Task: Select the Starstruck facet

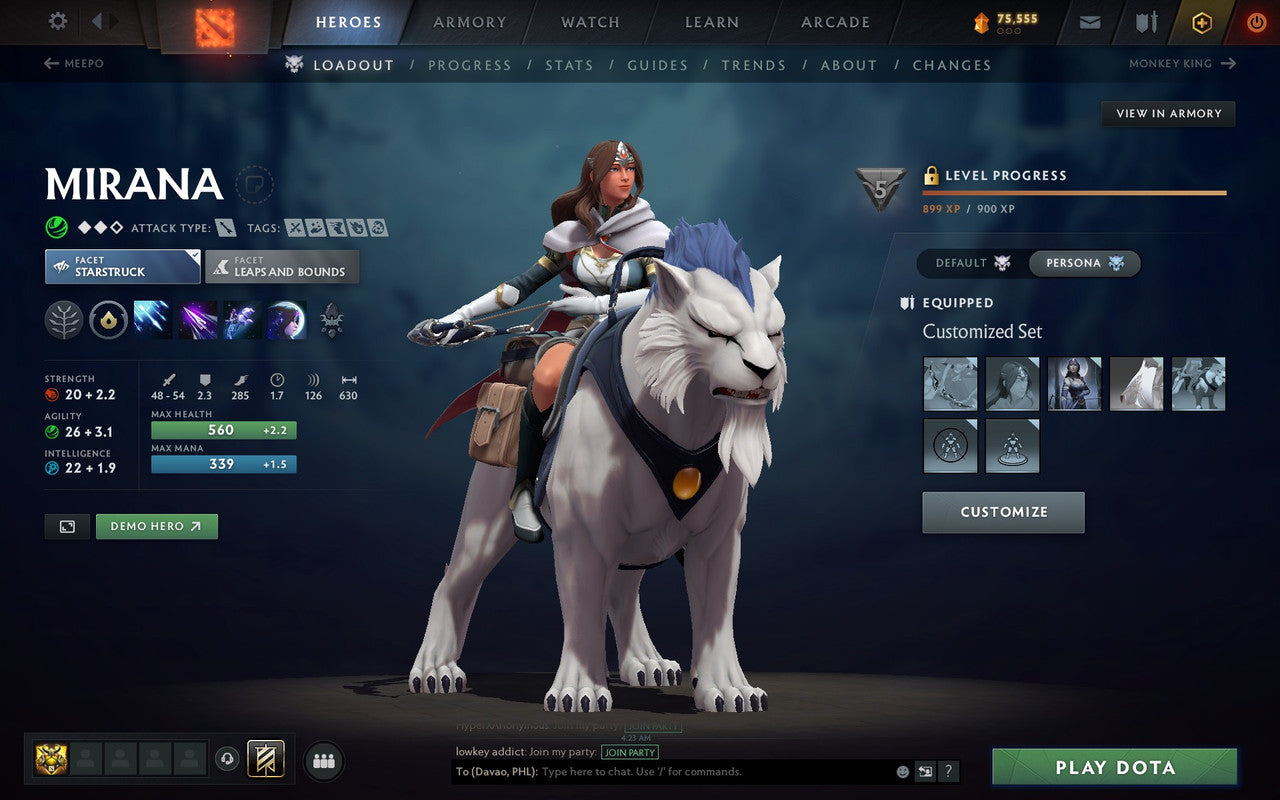Action: click(121, 266)
